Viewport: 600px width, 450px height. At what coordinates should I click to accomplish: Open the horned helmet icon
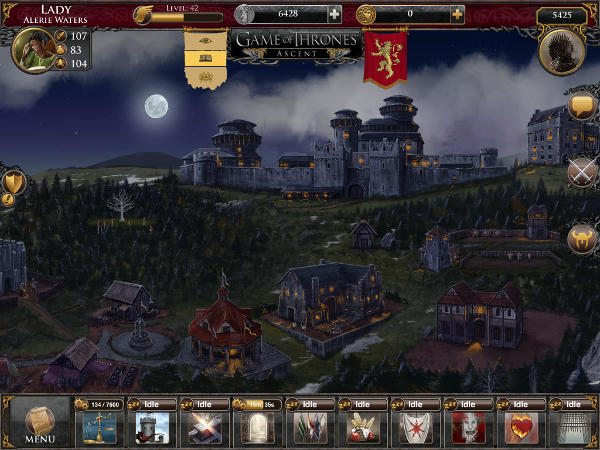tap(581, 239)
